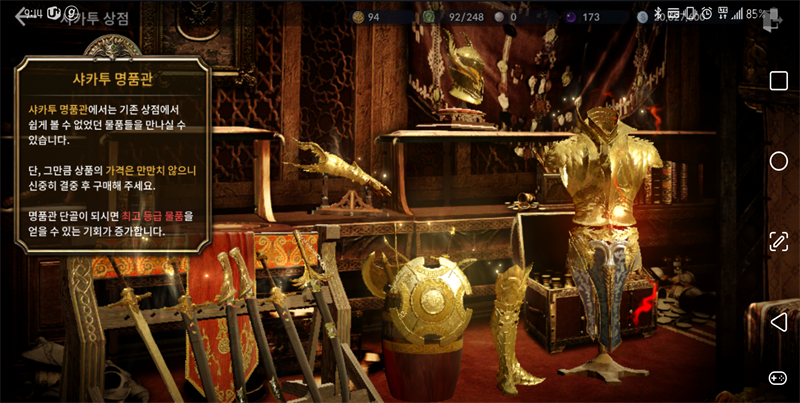
Task: Open the game tools gamepad icon
Action: pos(778,378)
